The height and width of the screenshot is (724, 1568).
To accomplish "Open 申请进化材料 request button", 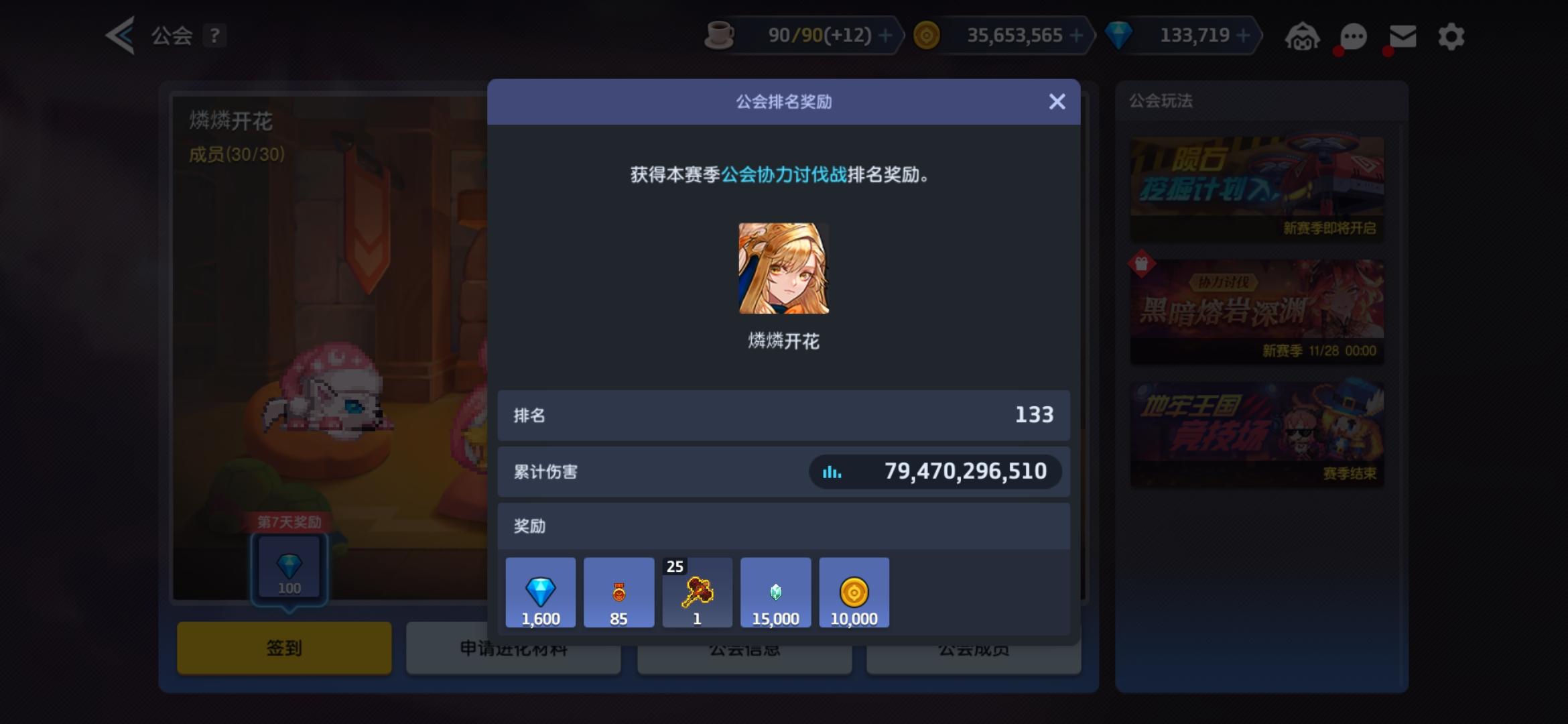I will 513,648.
